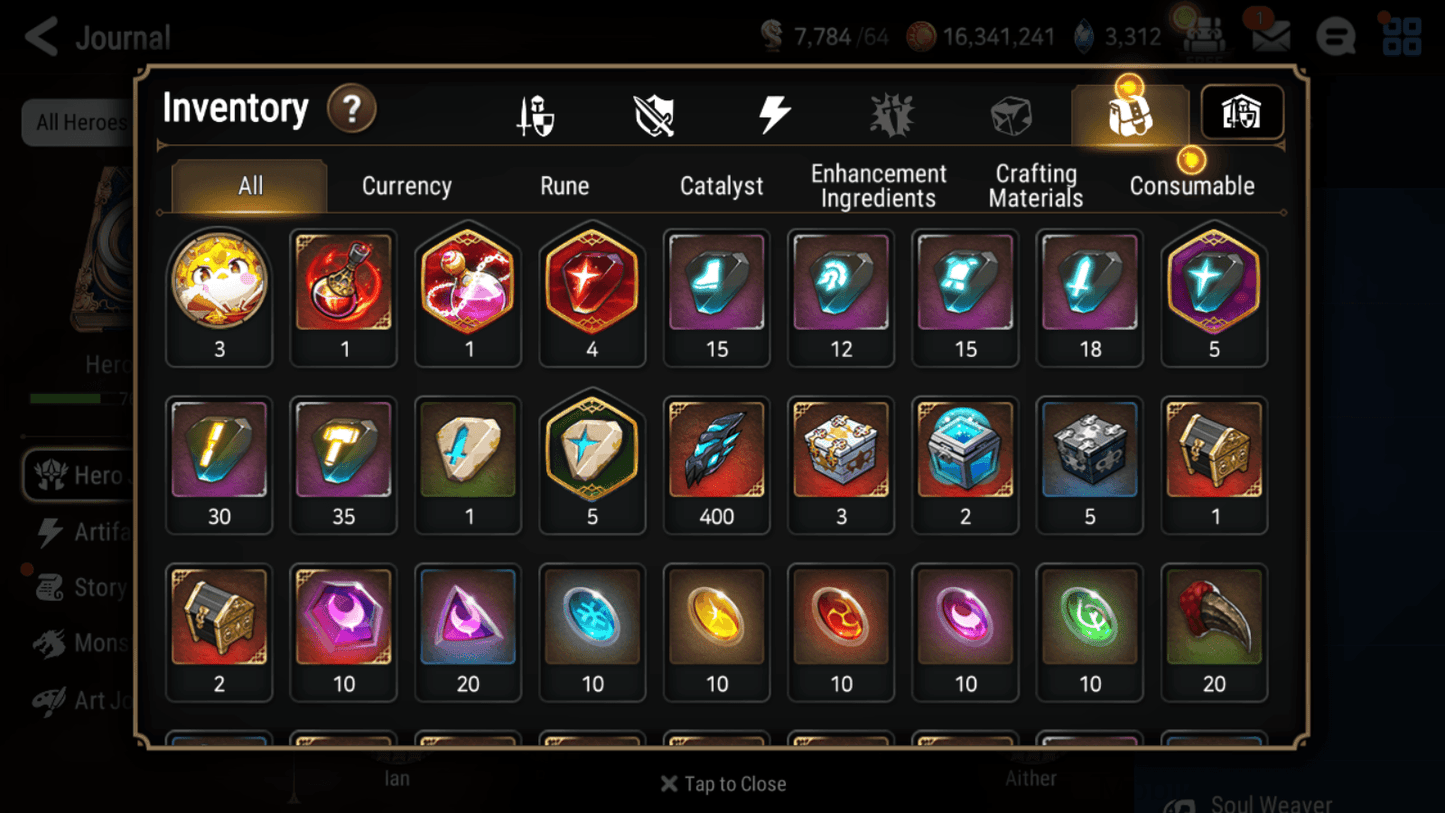Viewport: 1445px width, 813px height.
Task: Open the chat speech bubble icon
Action: pos(1335,34)
